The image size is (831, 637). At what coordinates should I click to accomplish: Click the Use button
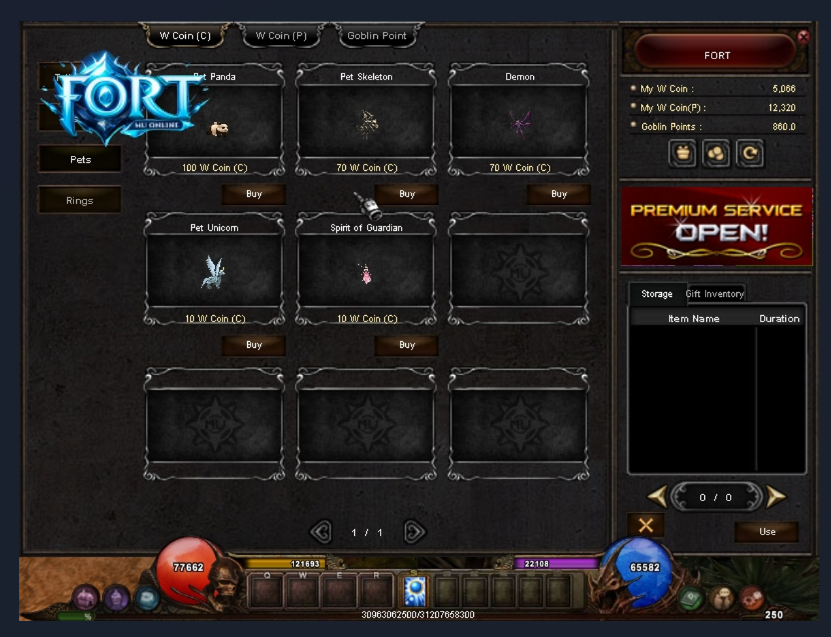click(767, 531)
